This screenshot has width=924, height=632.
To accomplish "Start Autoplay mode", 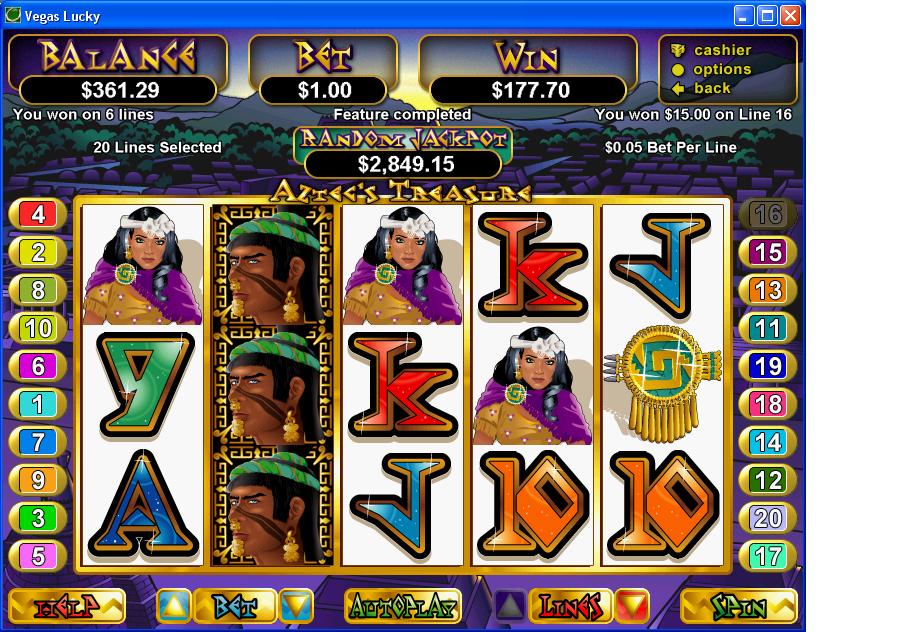I will pyautogui.click(x=403, y=606).
